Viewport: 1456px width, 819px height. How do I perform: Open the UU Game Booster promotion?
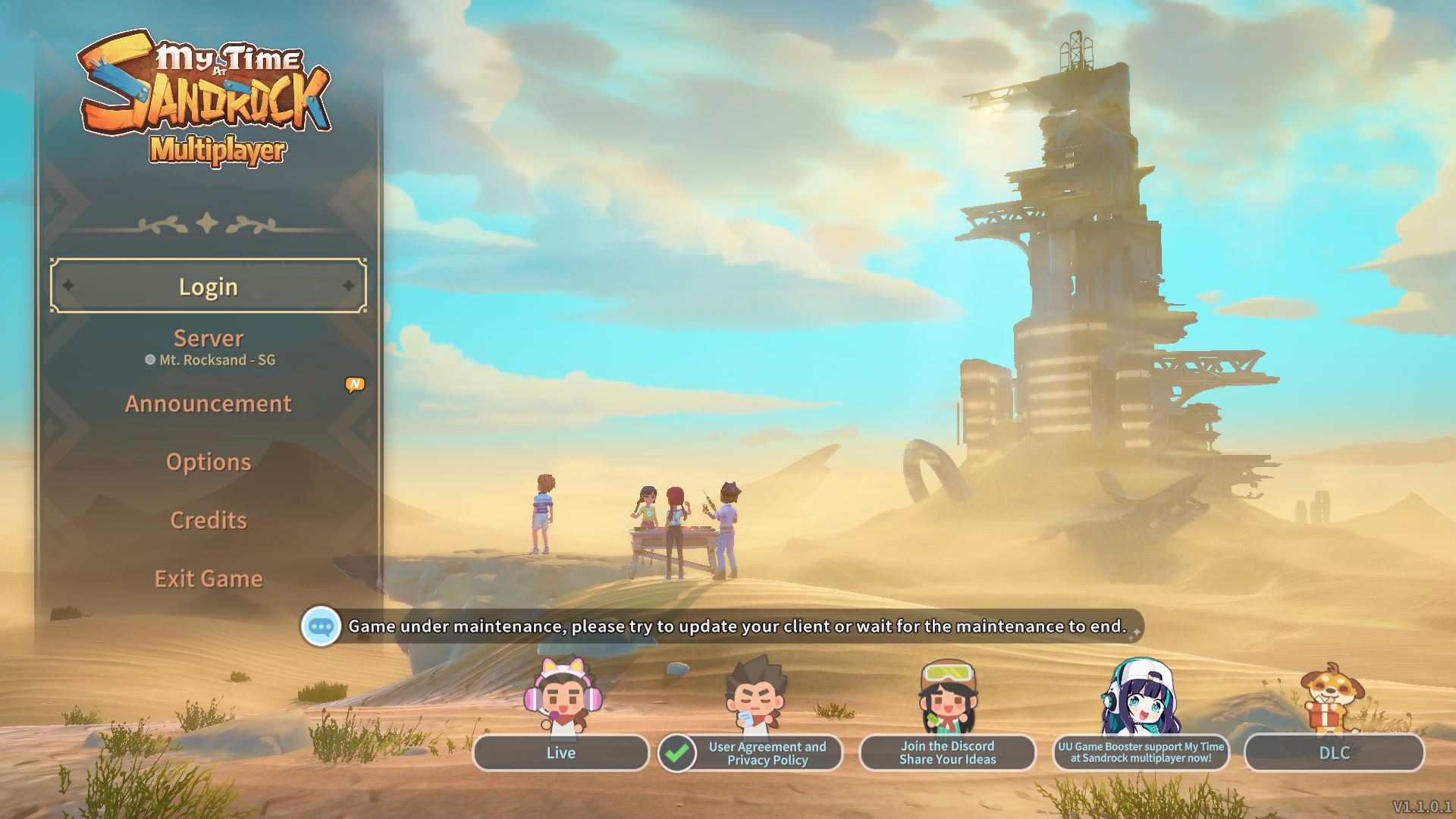pyautogui.click(x=1141, y=752)
